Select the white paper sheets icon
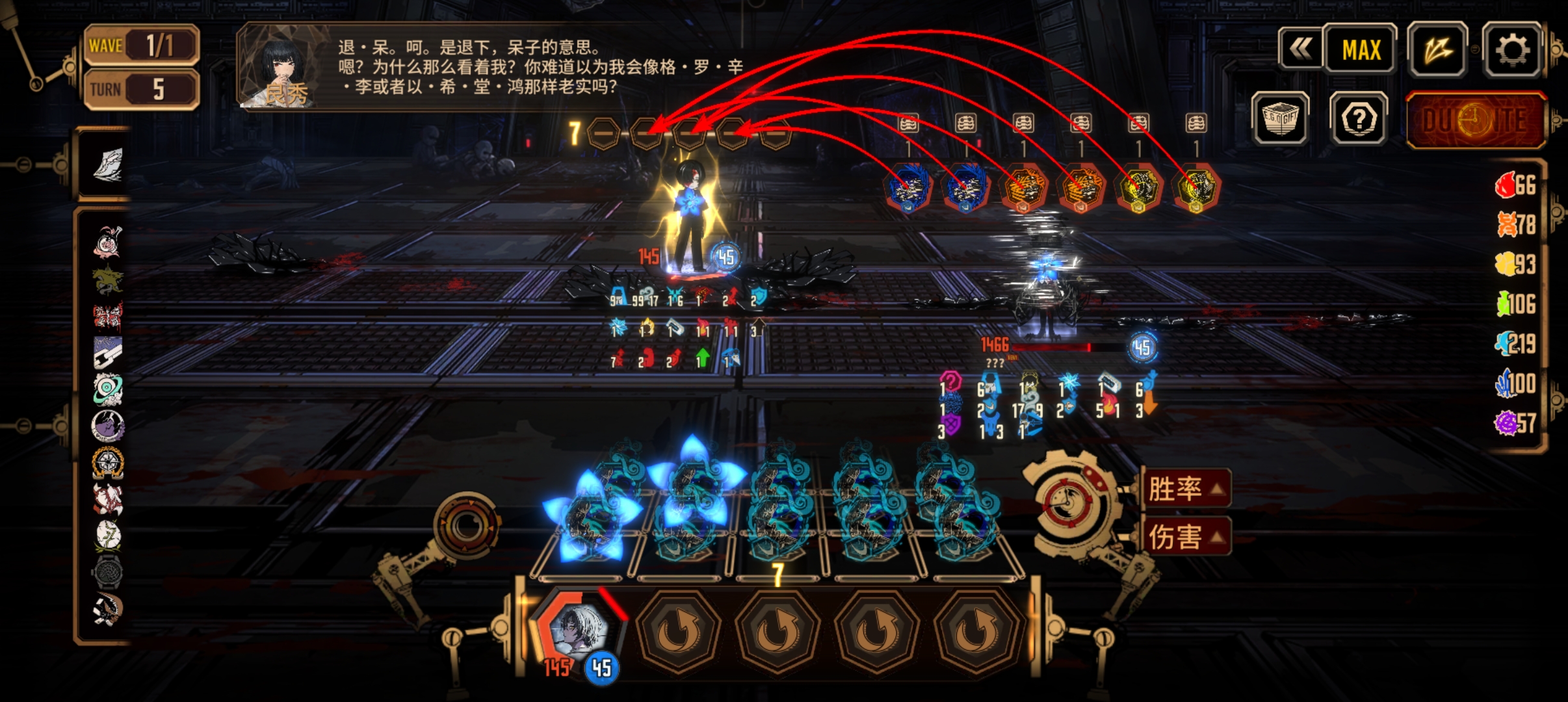The width and height of the screenshot is (1568, 702). 107,164
